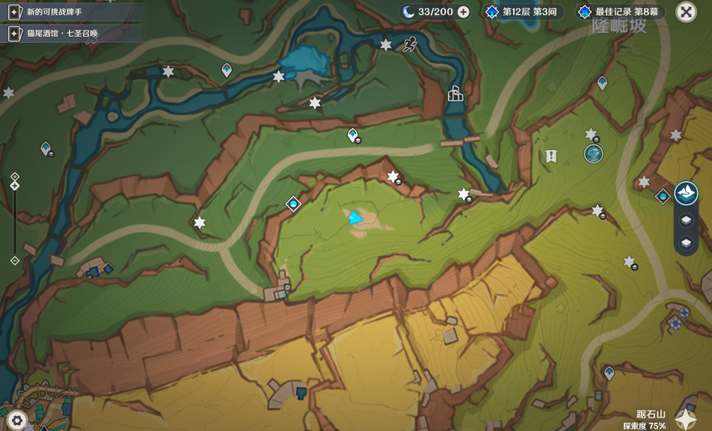Viewport: 712px width, 431px height.
Task: Click the exclamation quest marker
Action: click(x=551, y=156)
